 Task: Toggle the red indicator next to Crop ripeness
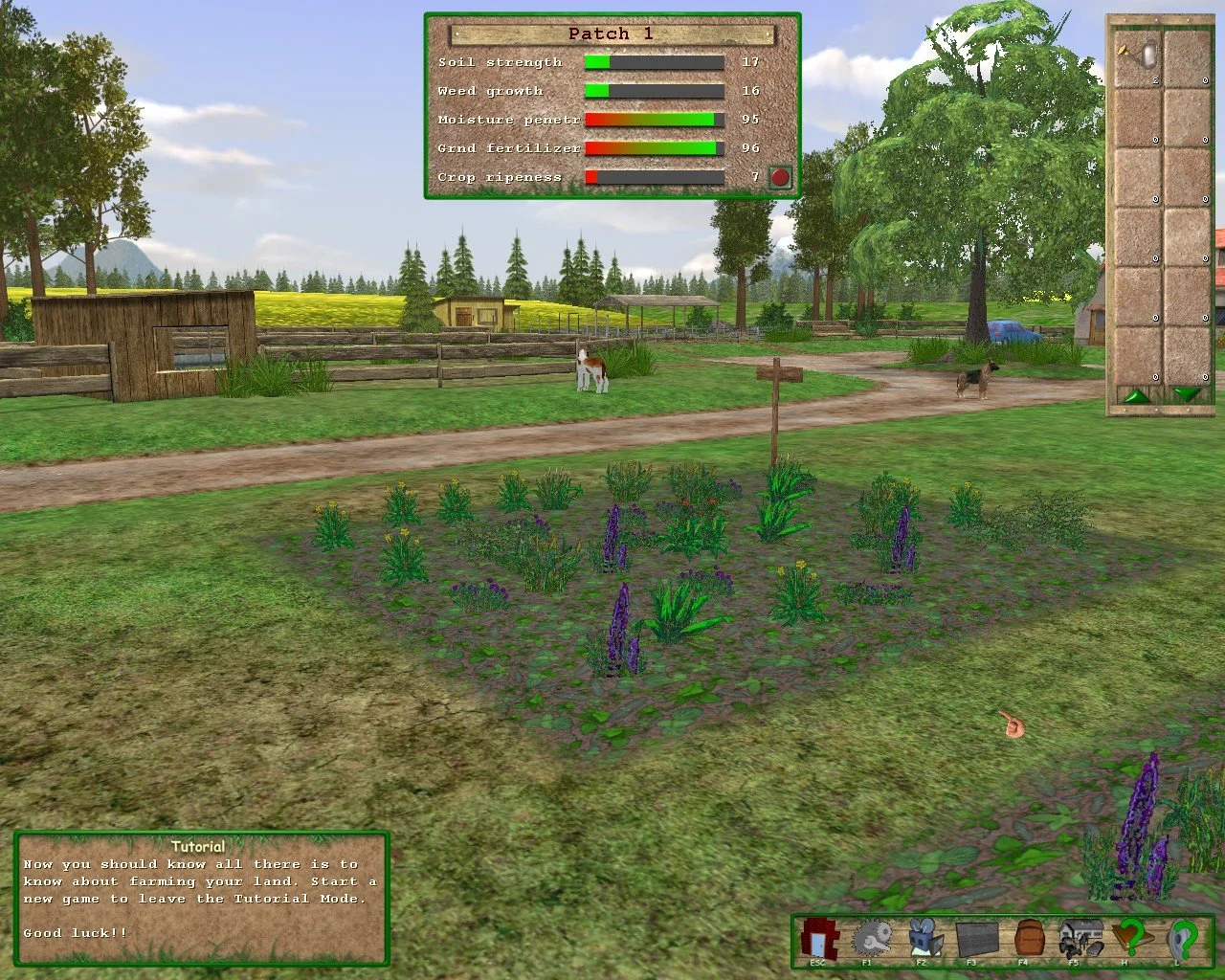coord(781,176)
